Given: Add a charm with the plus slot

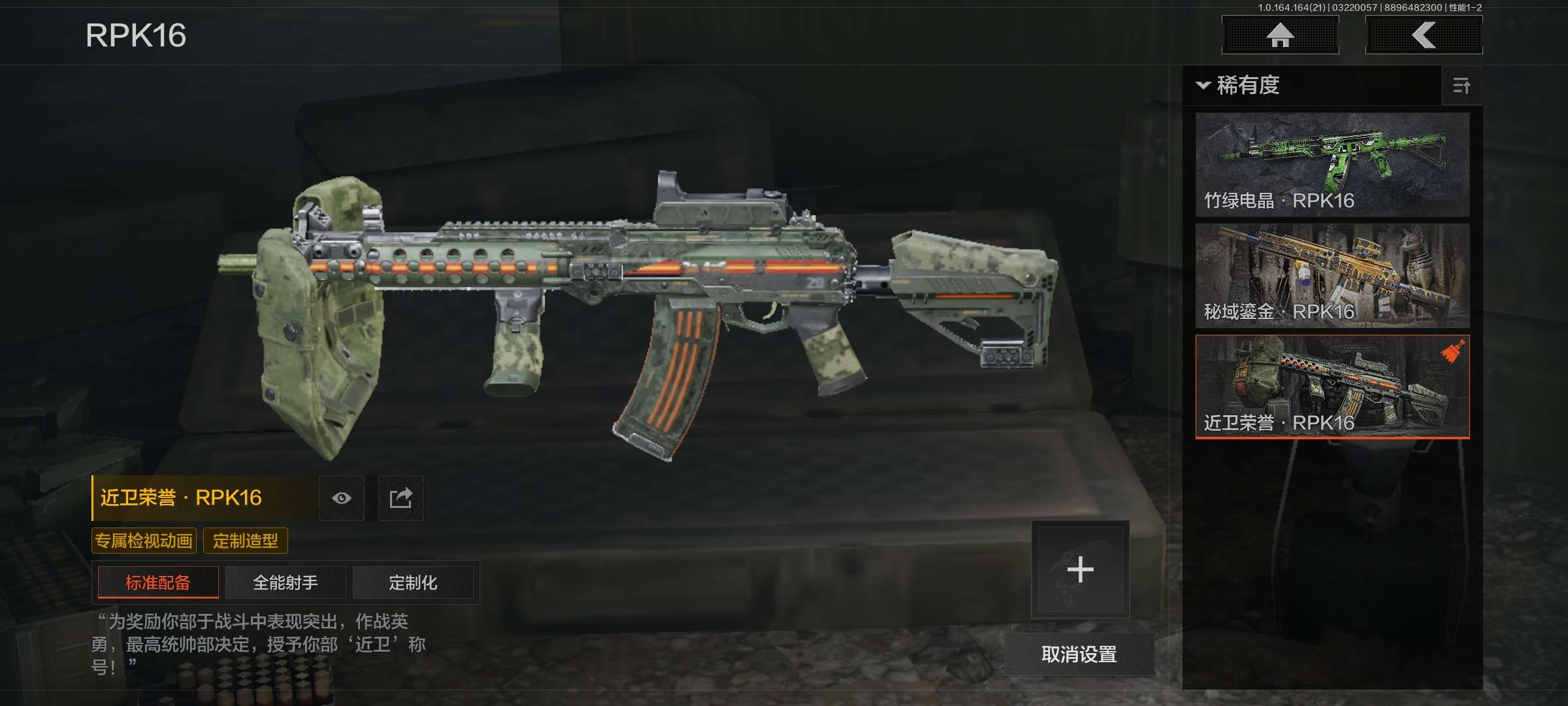Looking at the screenshot, I should pyautogui.click(x=1080, y=569).
